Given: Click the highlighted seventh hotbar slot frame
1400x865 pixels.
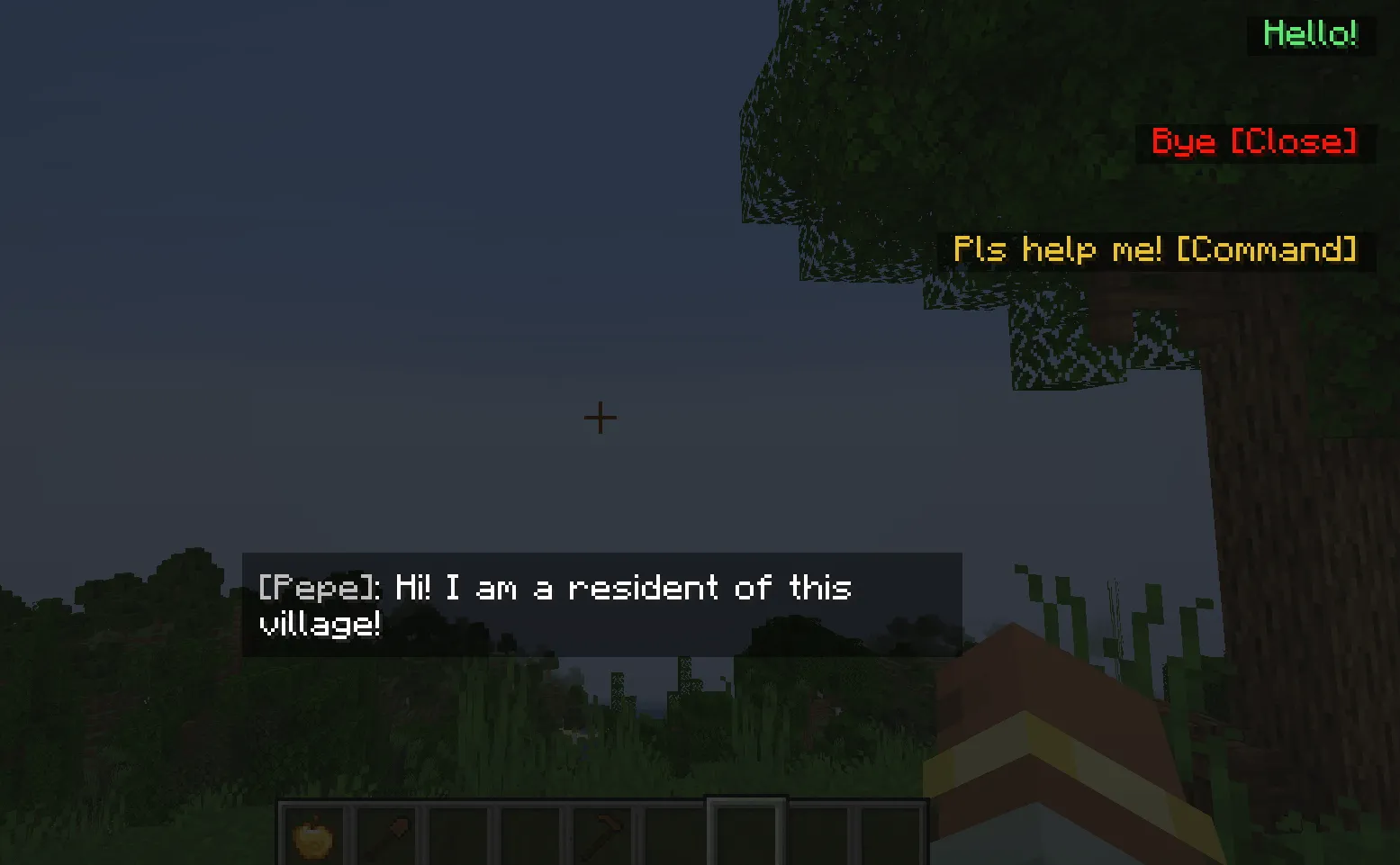Looking at the screenshot, I should click(749, 839).
